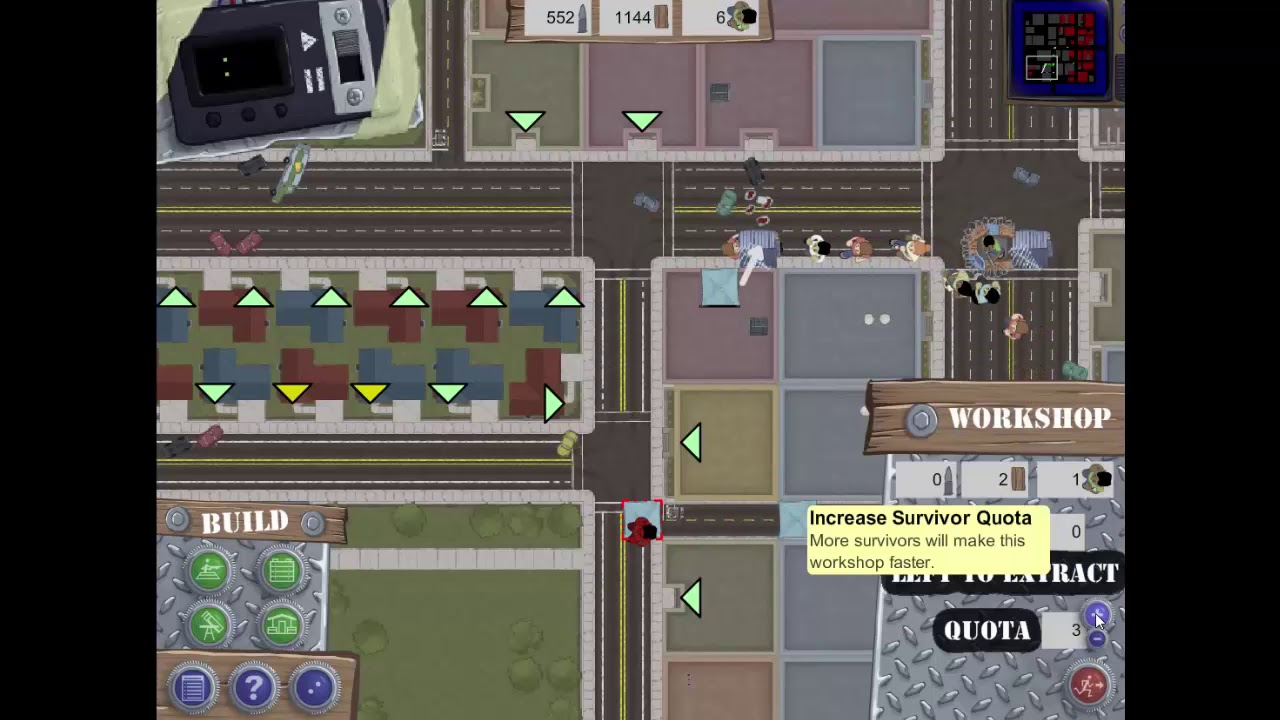1280x720 pixels.
Task: Click the wood resource counter showing 1144
Action: point(633,17)
